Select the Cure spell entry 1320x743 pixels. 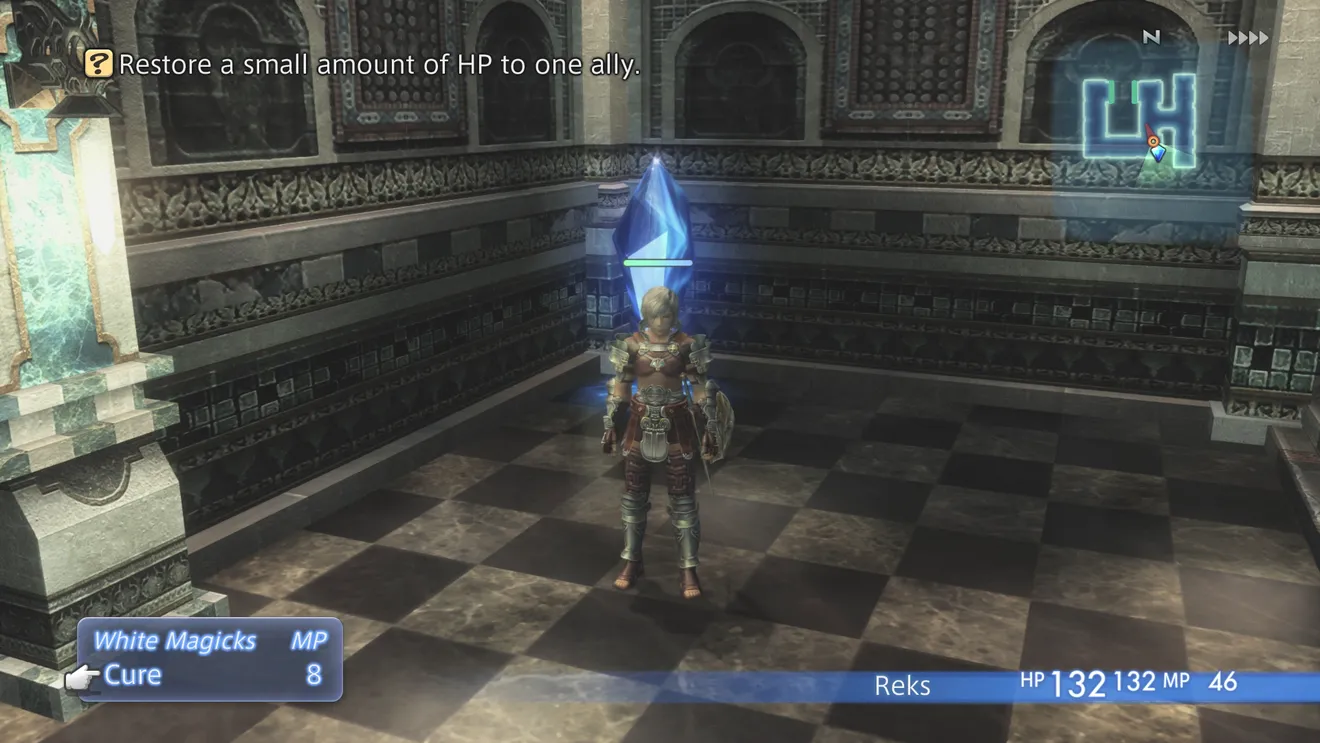(133, 675)
